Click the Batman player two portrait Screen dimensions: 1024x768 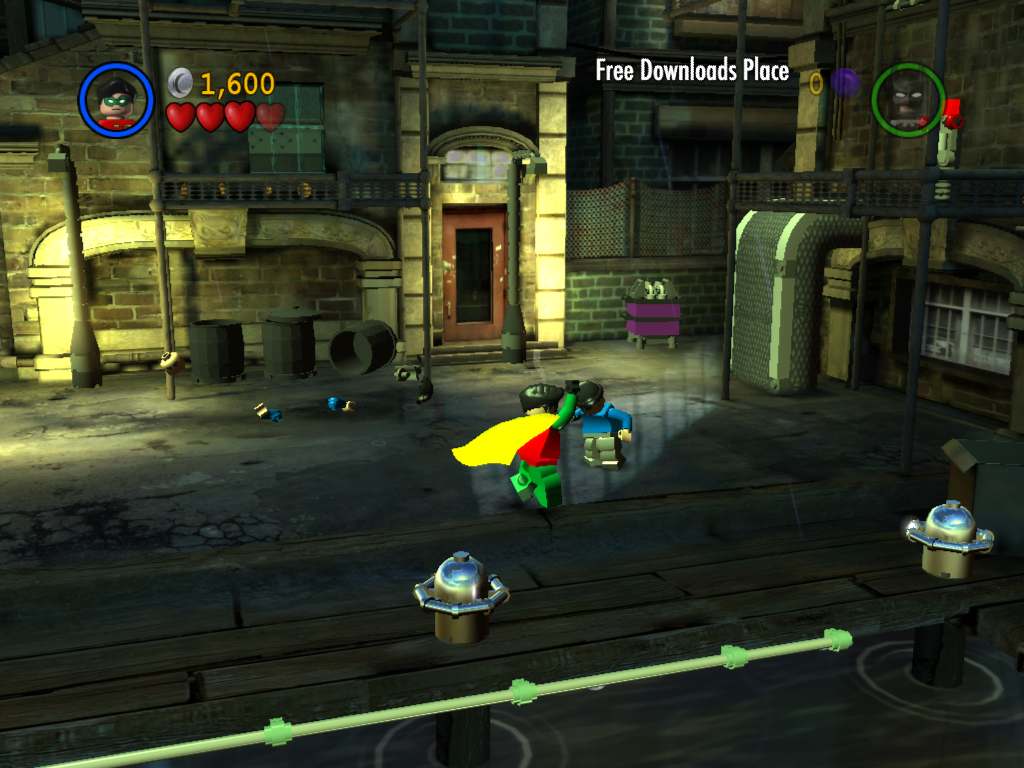[907, 100]
